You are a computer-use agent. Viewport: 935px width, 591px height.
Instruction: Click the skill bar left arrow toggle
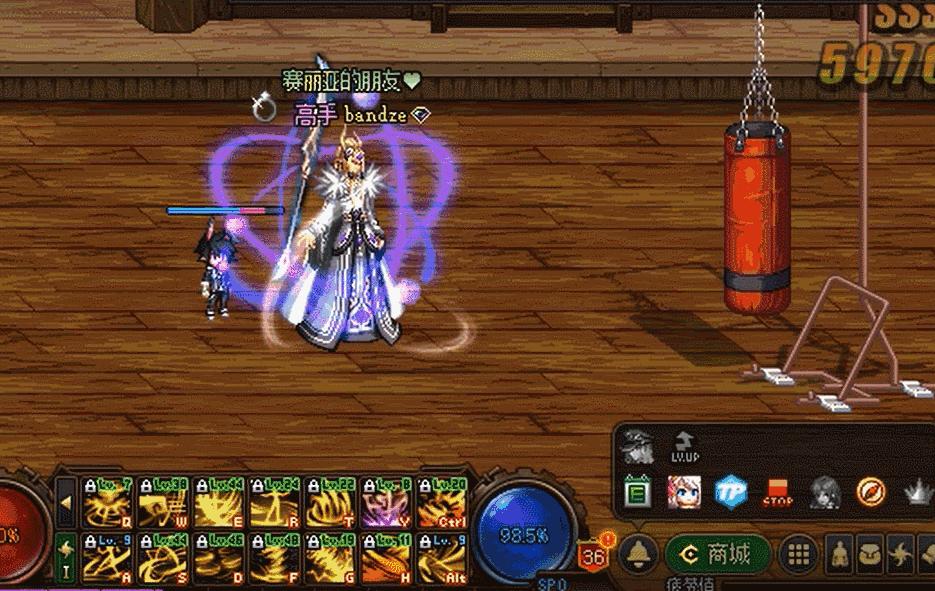66,500
